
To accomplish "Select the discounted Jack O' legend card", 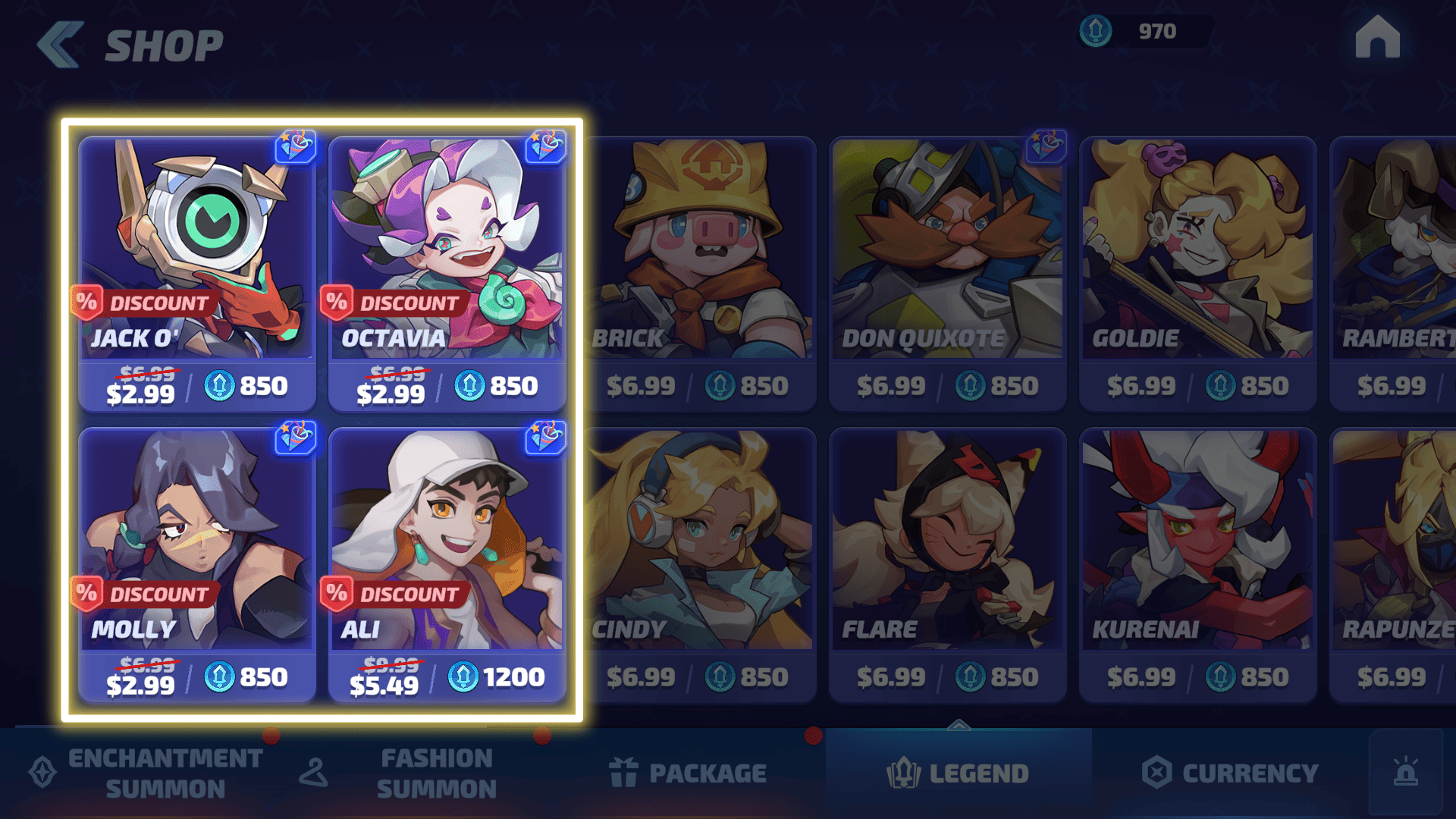I will [197, 273].
